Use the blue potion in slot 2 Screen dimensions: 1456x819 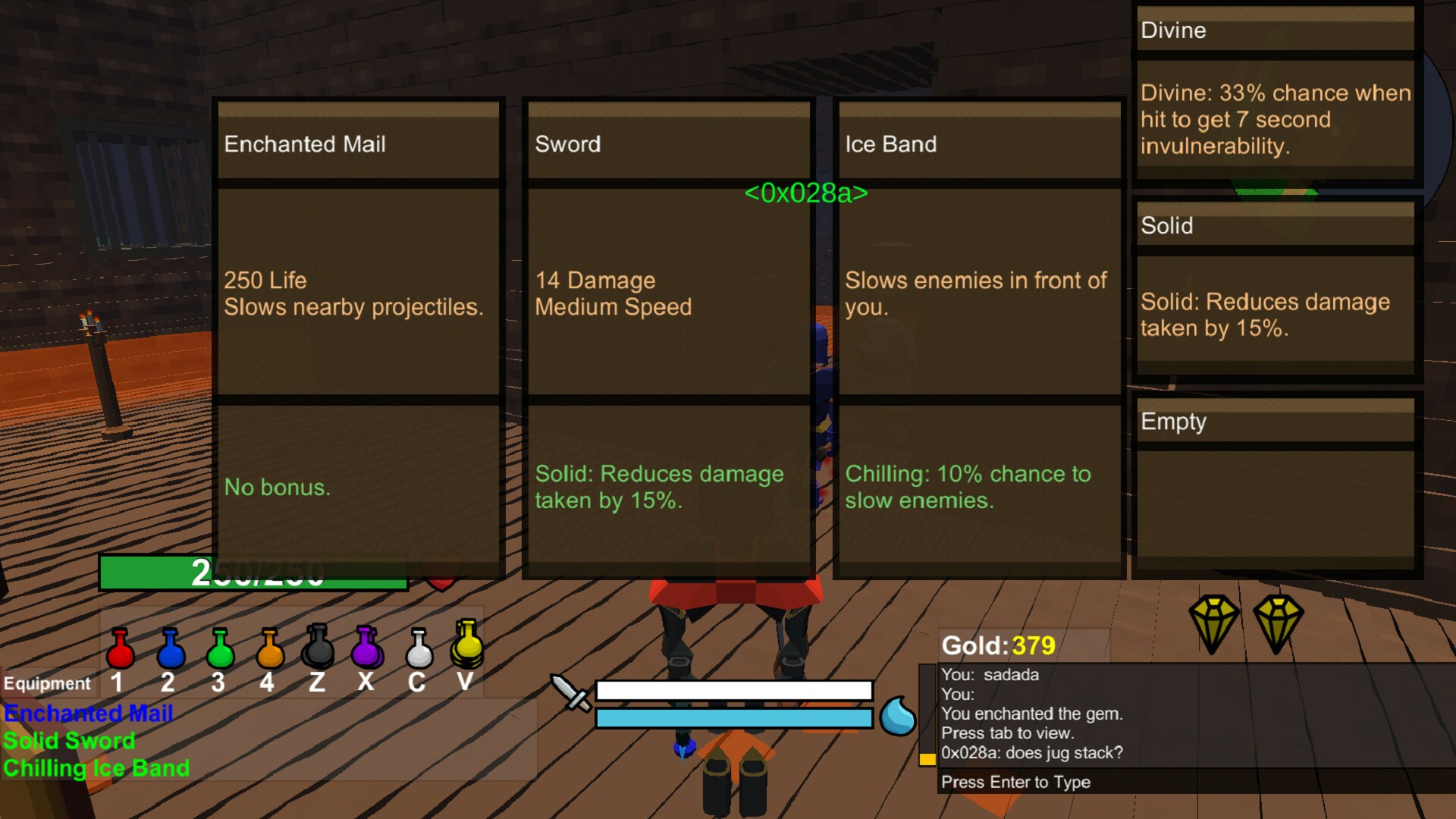coord(170,649)
